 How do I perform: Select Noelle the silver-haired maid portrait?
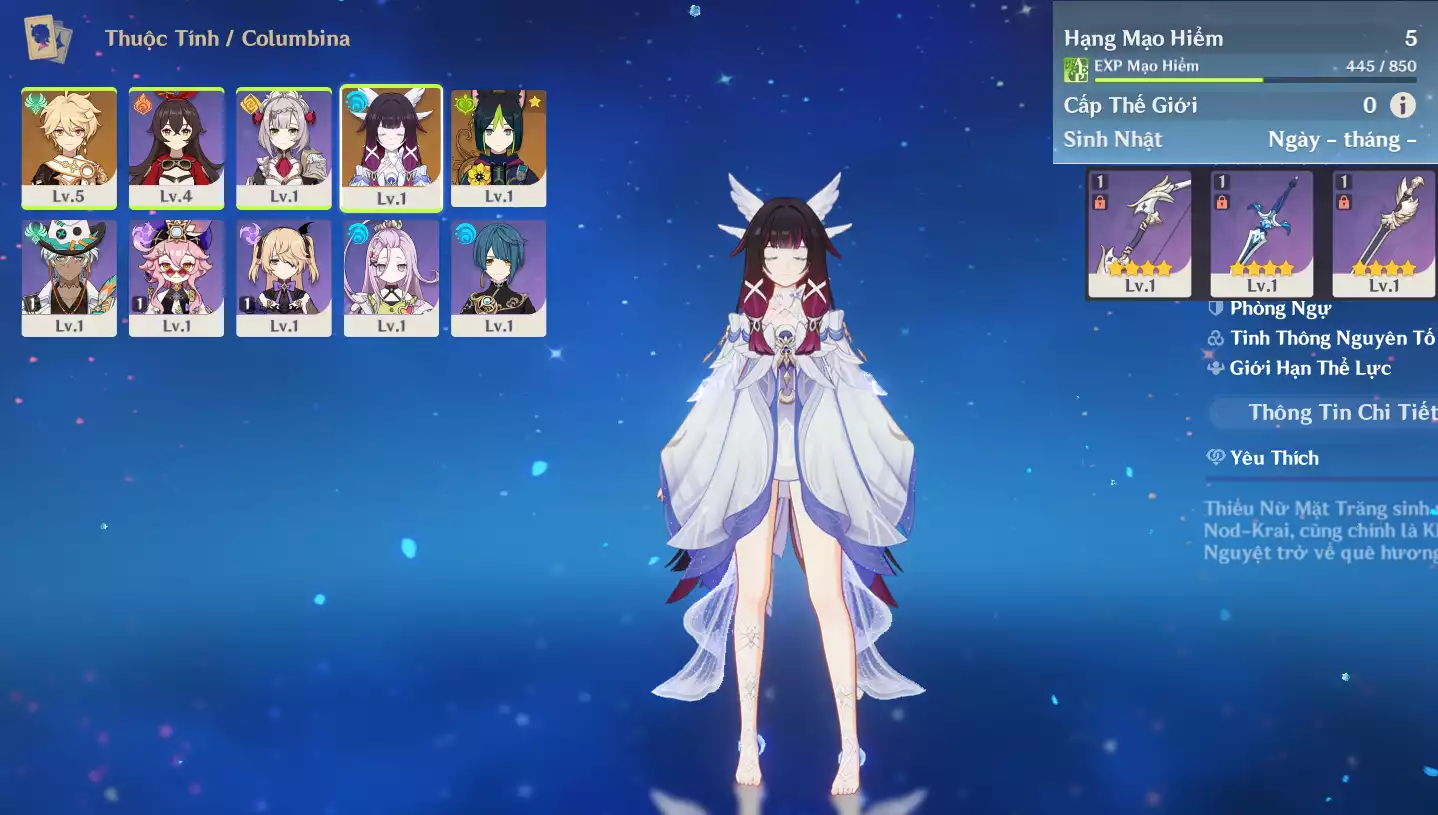284,147
